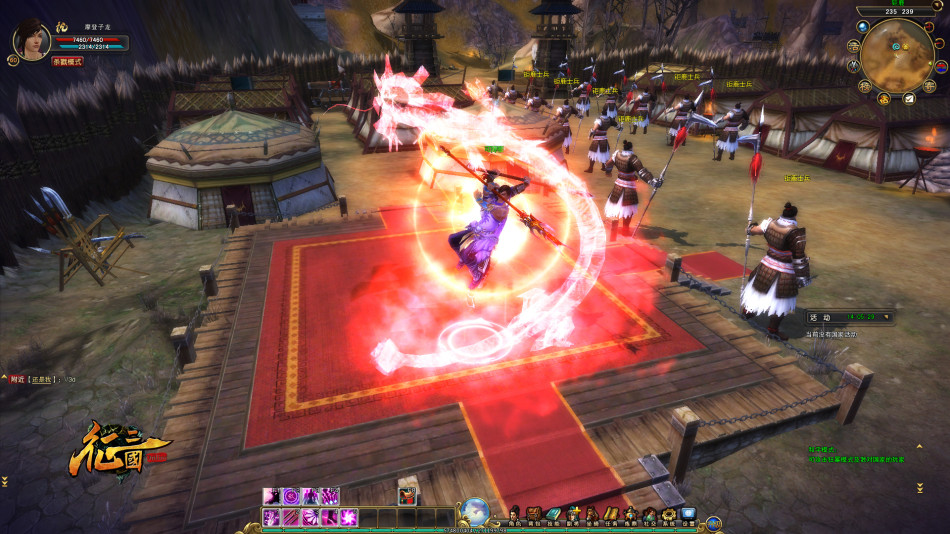Use the horse mount icon above hotbar

[406, 495]
